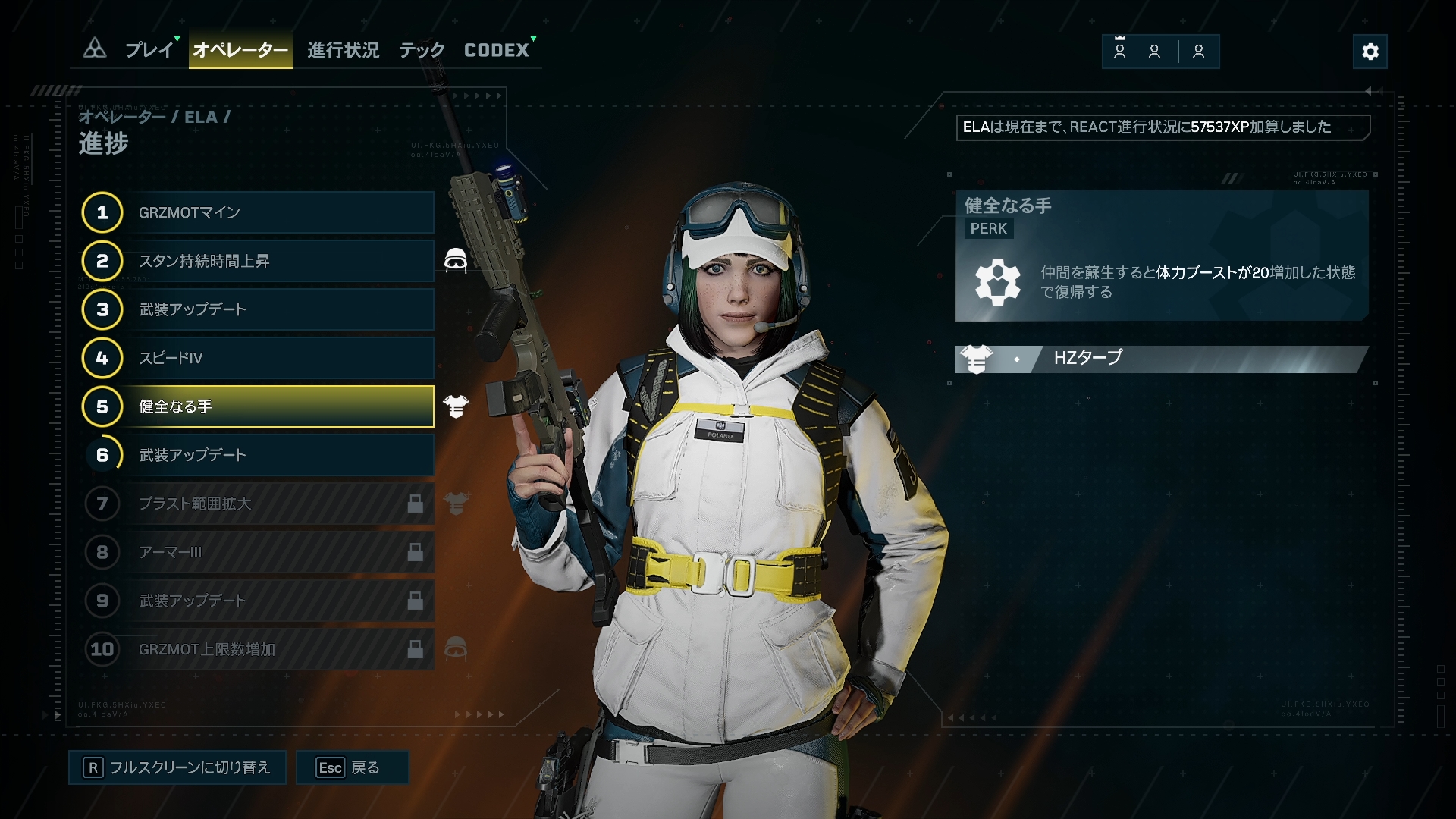1456x819 pixels.
Task: Open the CODEX tab
Action: pos(497,50)
